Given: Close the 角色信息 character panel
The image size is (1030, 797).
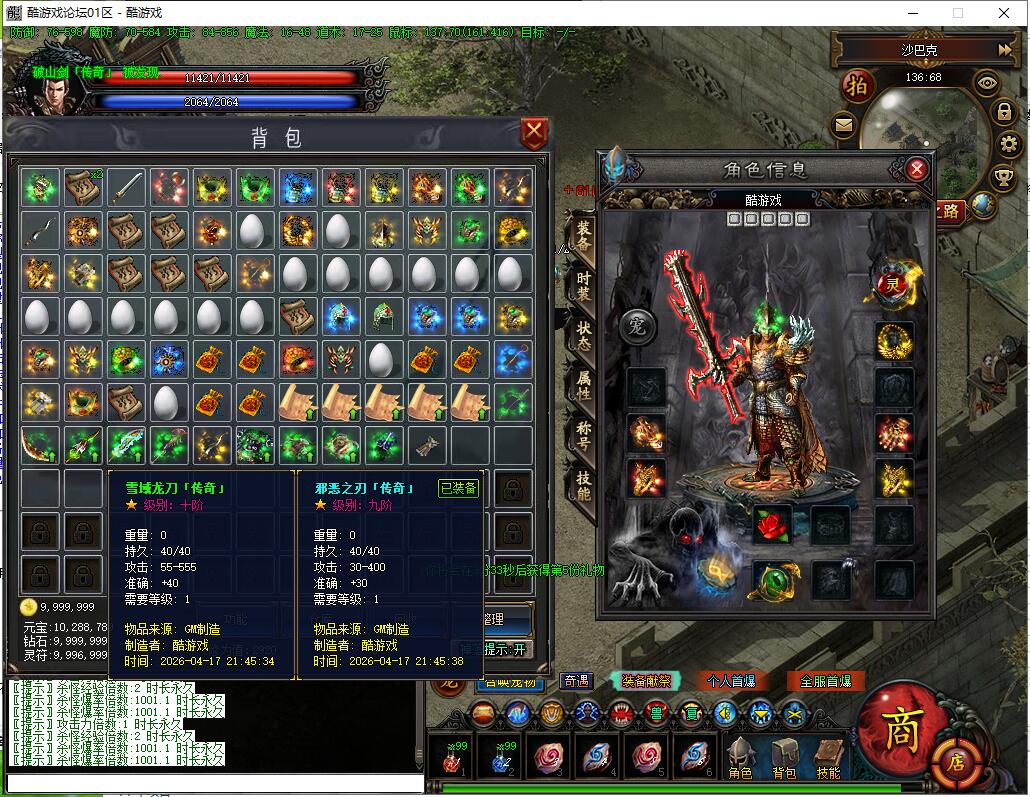Looking at the screenshot, I should [x=917, y=169].
